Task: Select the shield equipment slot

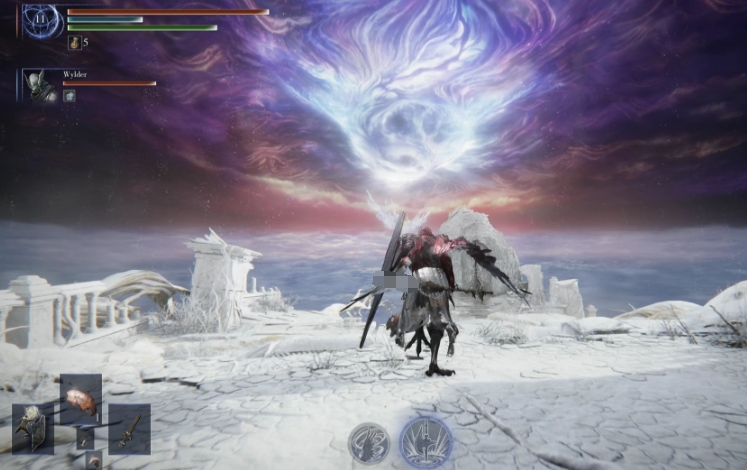Action: coord(33,428)
